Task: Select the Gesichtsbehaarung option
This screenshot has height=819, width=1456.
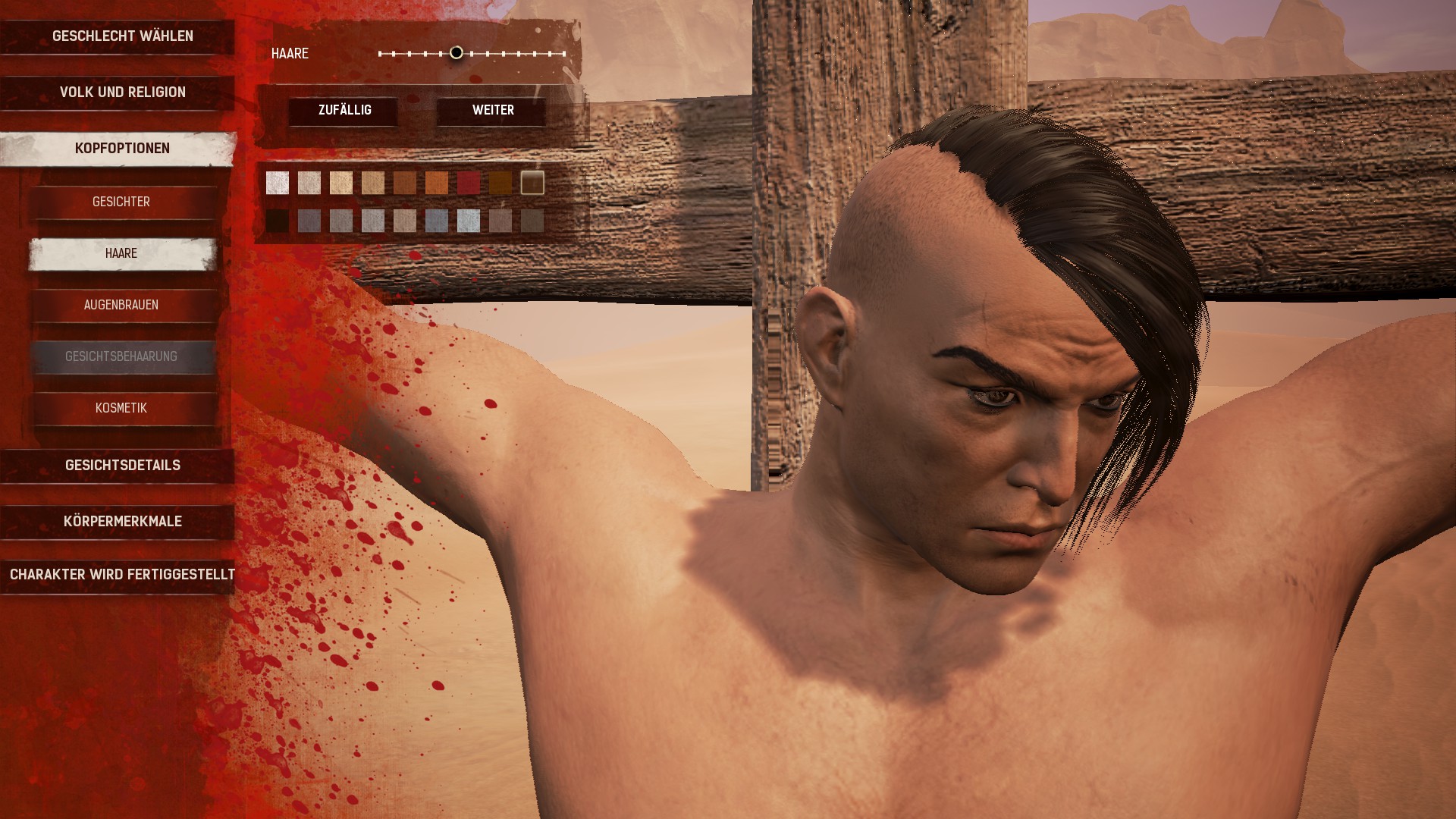Action: [x=121, y=356]
